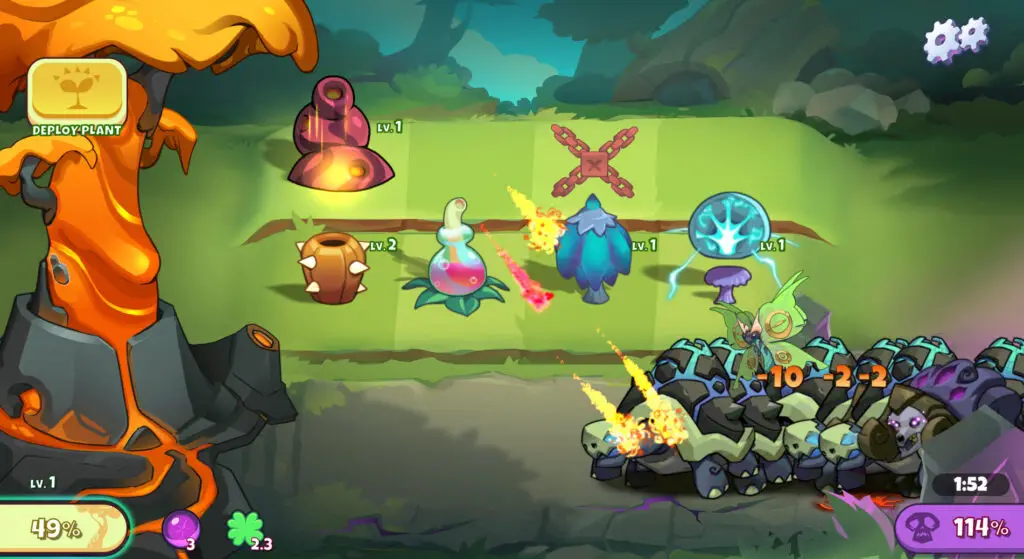This screenshot has height=559, width=1024.
Task: Click the Deploy Plant button
Action: (x=77, y=94)
